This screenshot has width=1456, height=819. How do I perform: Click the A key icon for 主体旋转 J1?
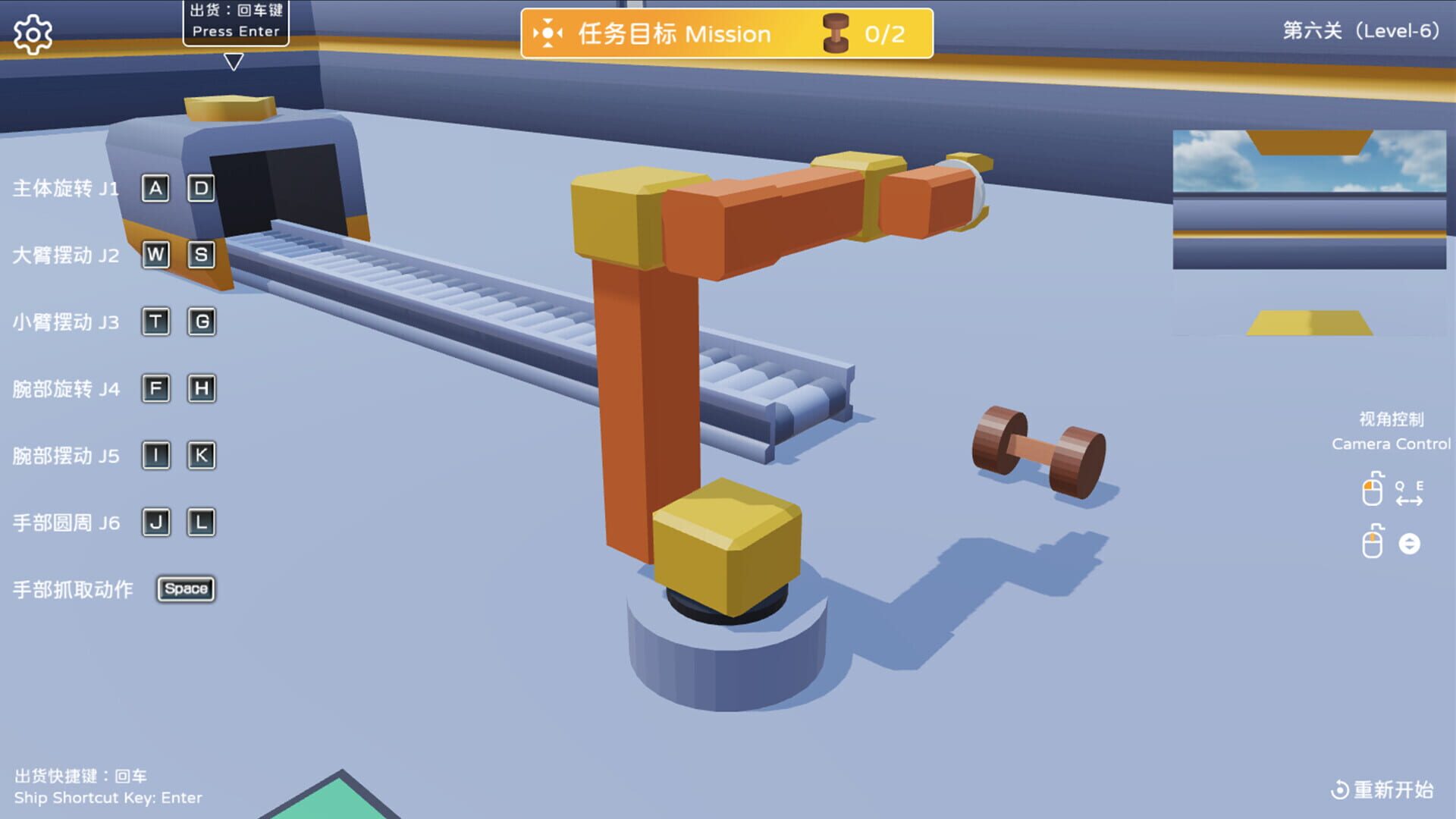[x=156, y=188]
